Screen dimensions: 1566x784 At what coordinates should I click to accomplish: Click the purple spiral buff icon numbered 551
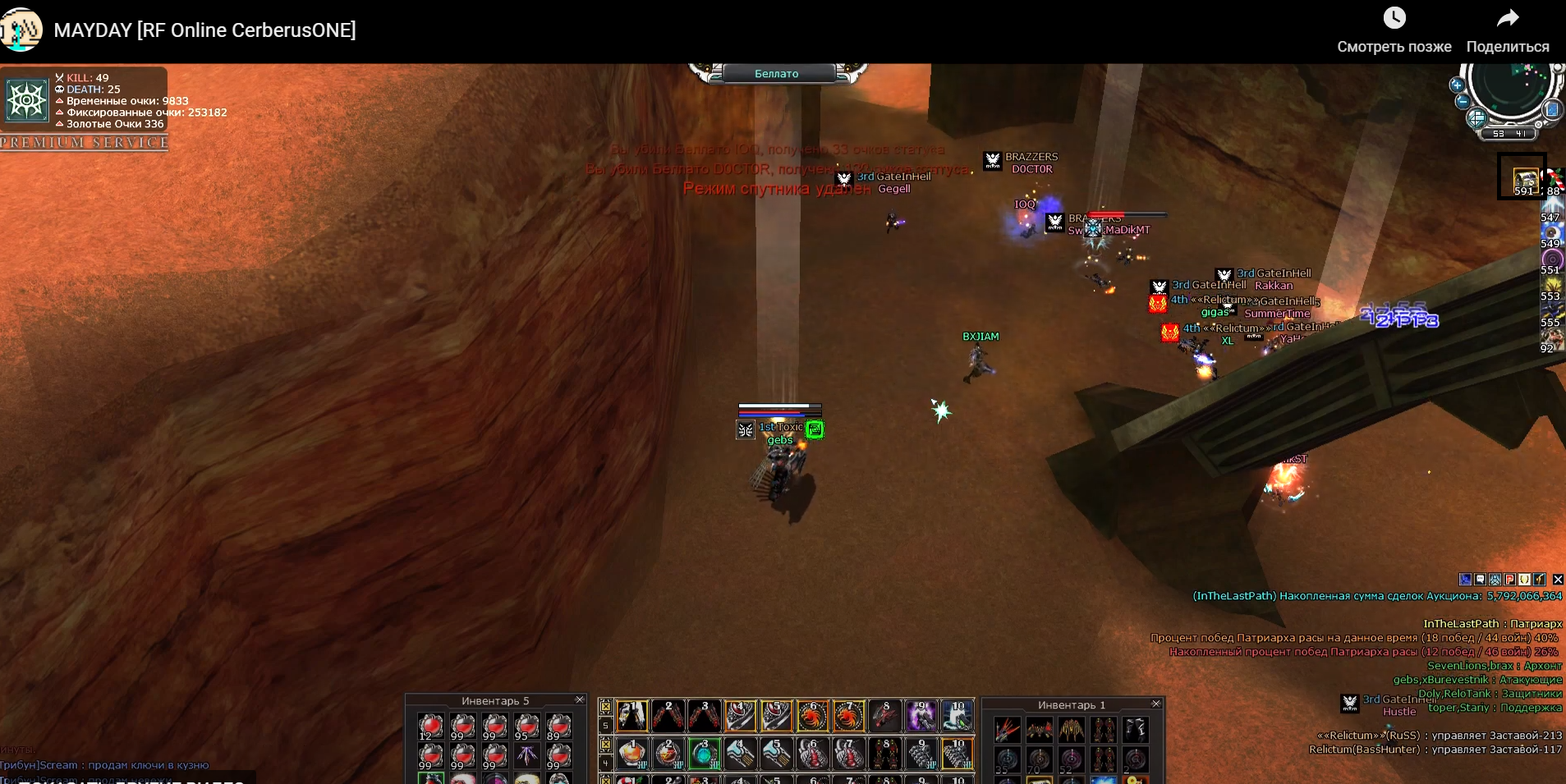[1551, 259]
